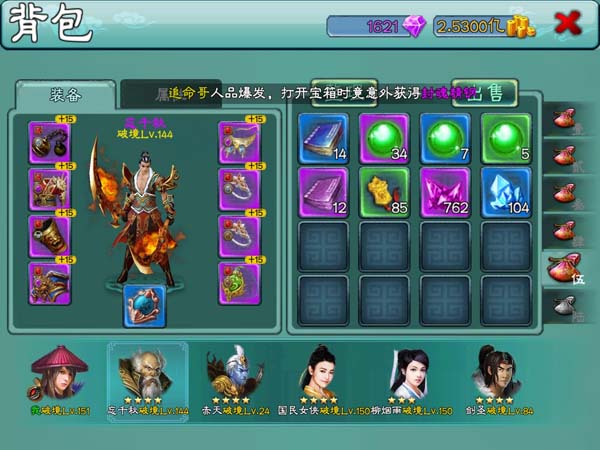Open the purple book item with count 12

(323, 191)
